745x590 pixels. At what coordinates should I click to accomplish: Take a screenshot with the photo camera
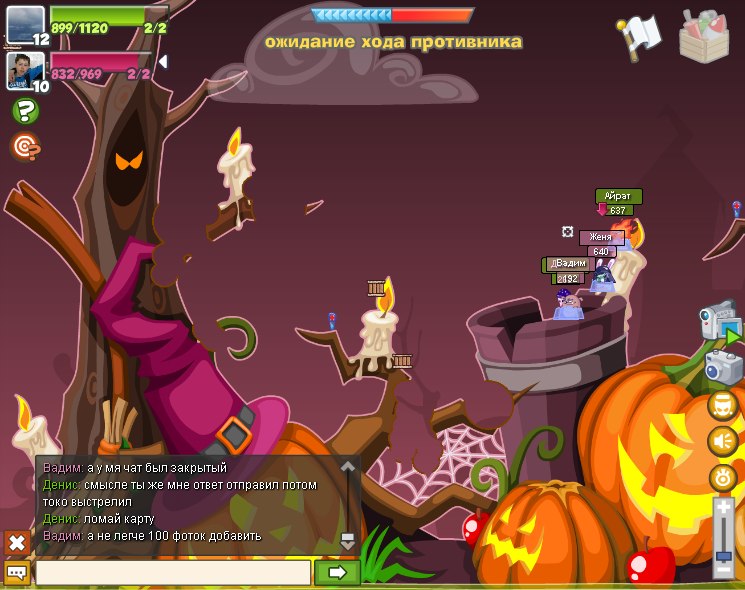(723, 366)
